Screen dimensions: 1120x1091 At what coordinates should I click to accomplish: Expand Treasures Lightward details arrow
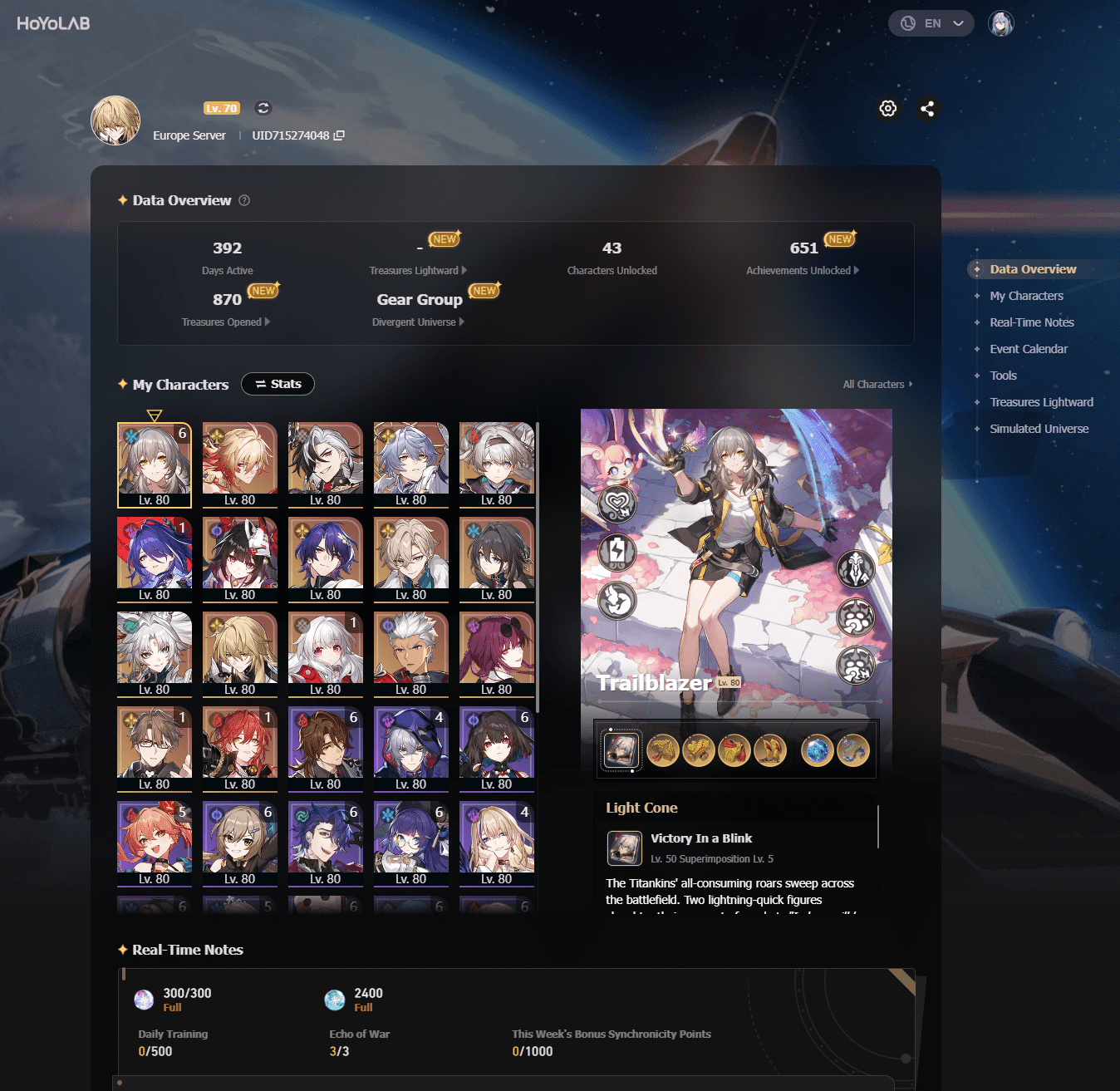pyautogui.click(x=464, y=270)
